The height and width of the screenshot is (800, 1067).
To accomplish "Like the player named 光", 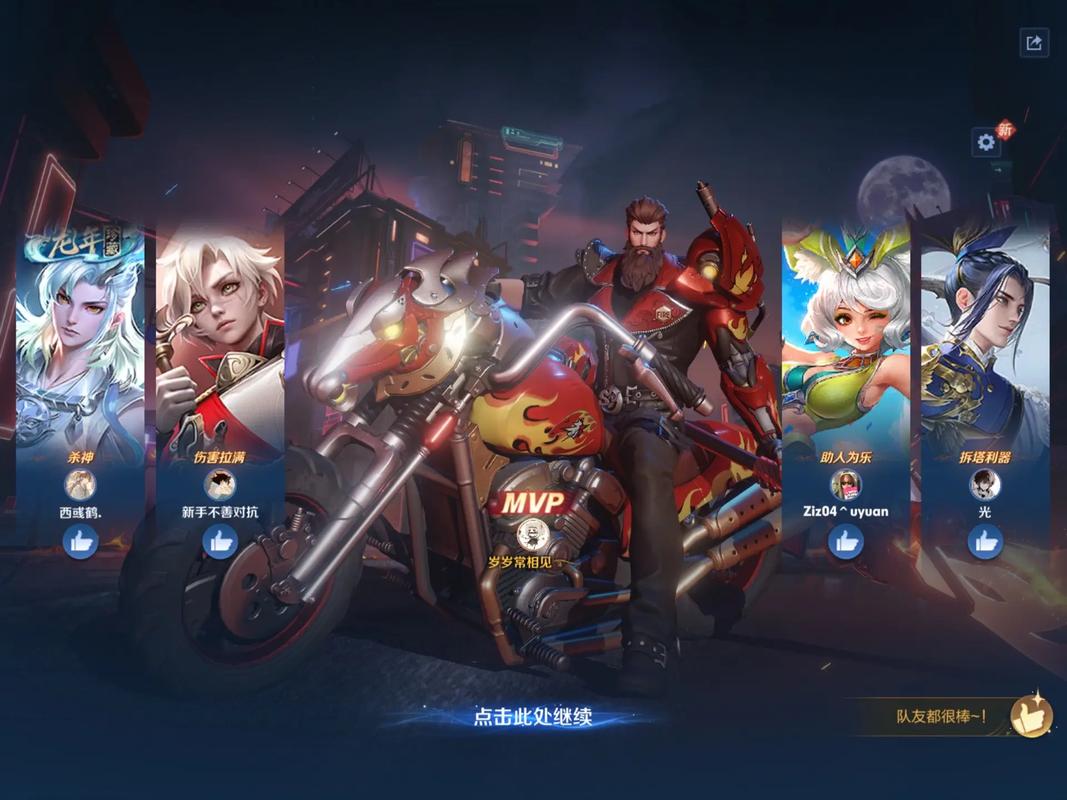I will pyautogui.click(x=985, y=541).
